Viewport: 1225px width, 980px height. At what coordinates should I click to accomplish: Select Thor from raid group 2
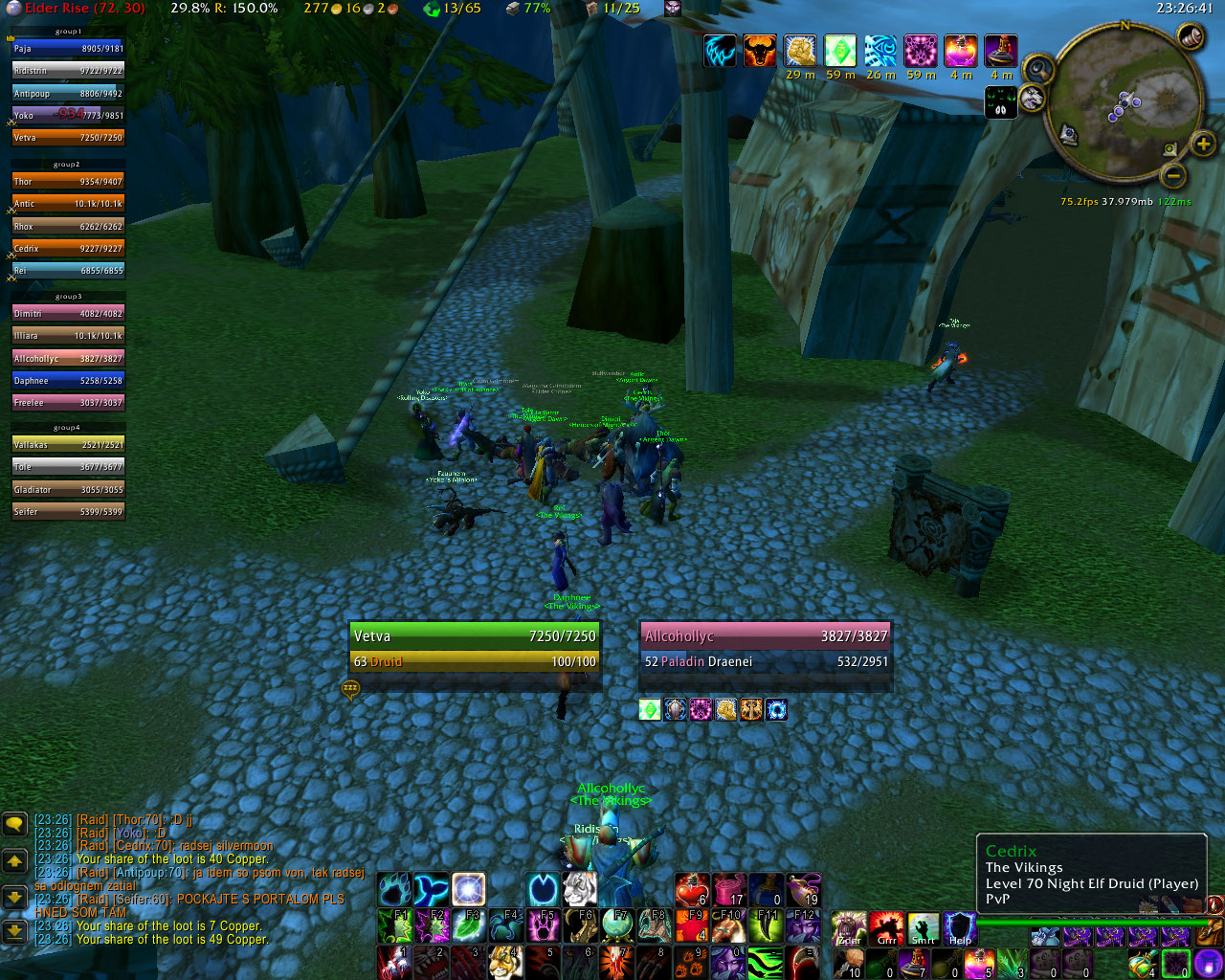click(x=67, y=181)
